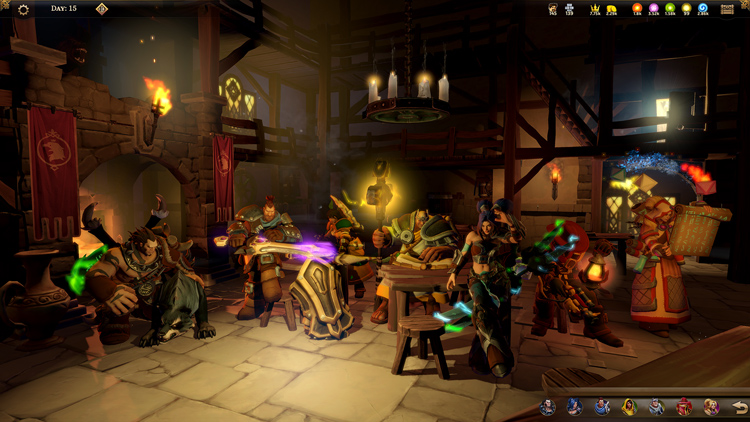
Task: Open the treasure chest inventory icon
Action: [727, 9]
